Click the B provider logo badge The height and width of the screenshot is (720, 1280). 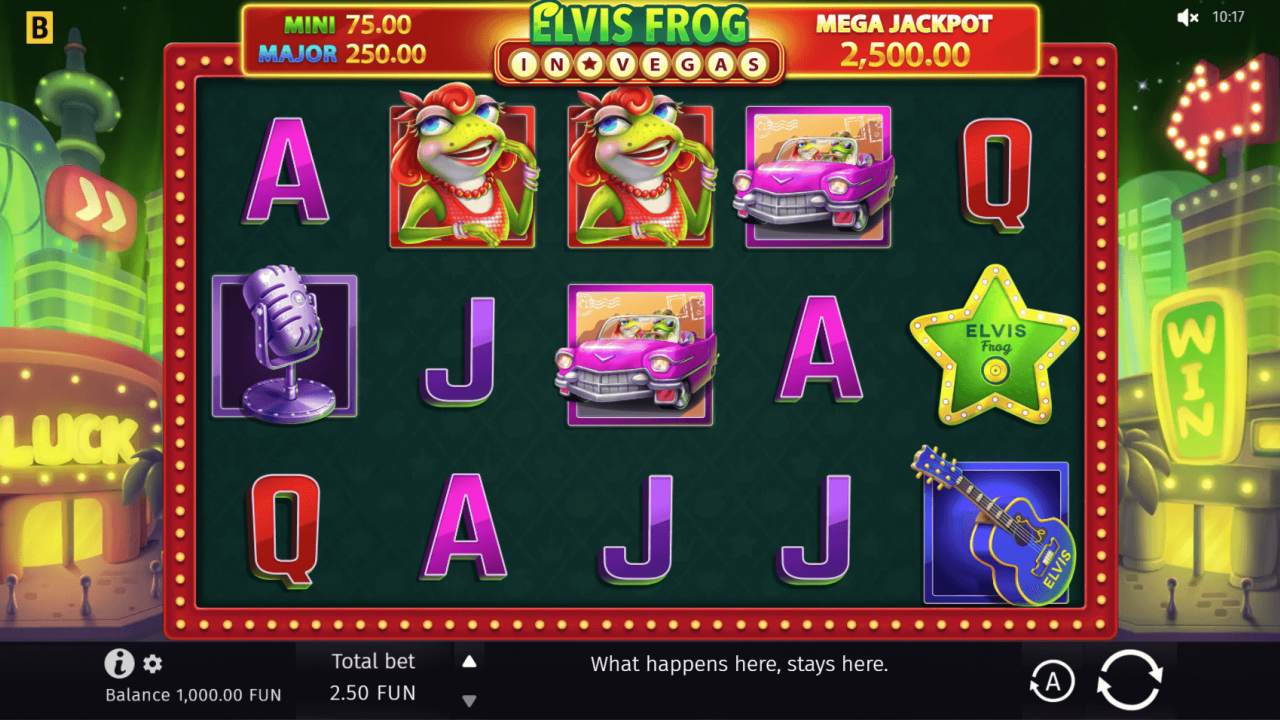pos(39,27)
